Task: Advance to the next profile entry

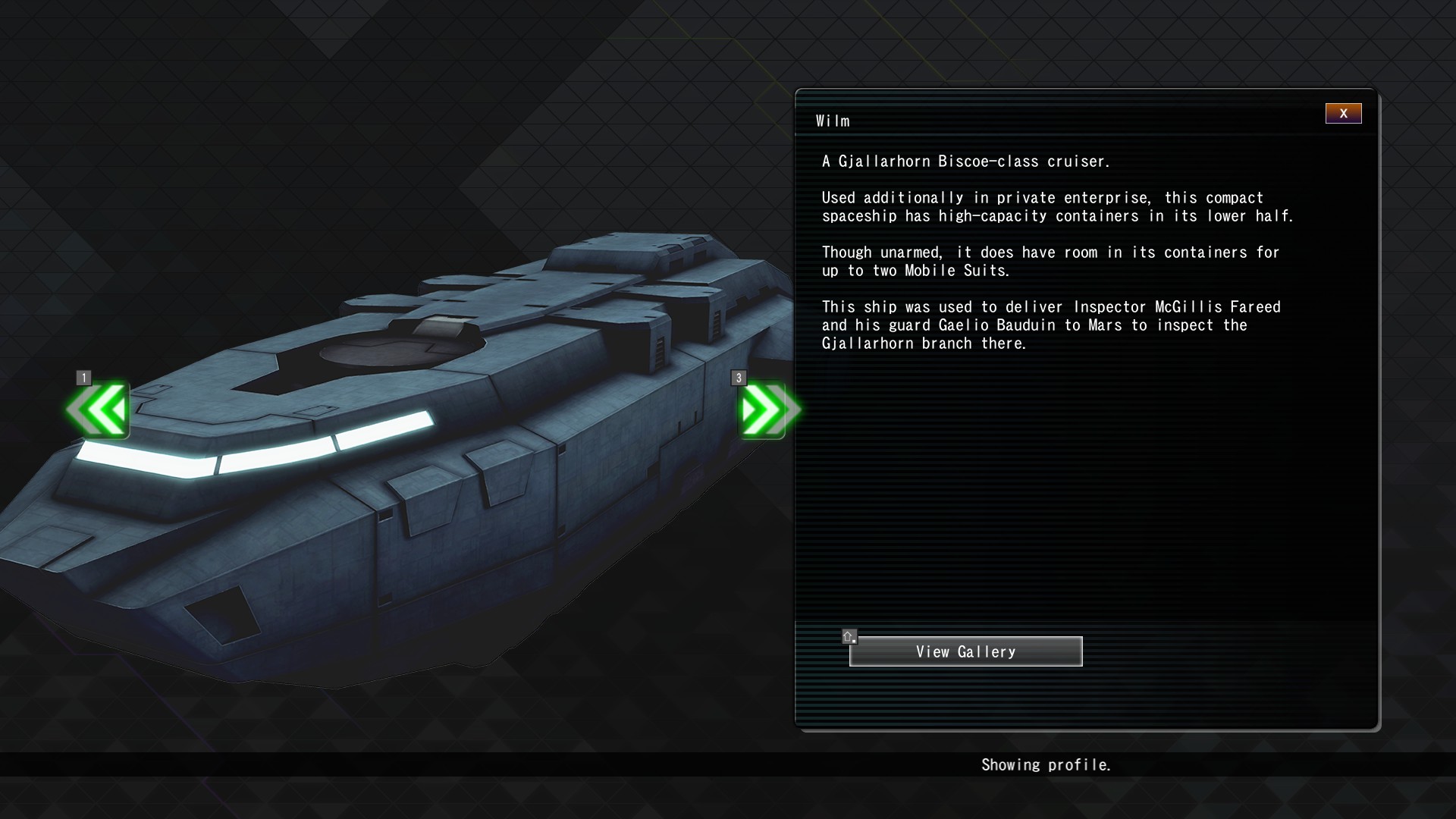Action: (x=767, y=410)
